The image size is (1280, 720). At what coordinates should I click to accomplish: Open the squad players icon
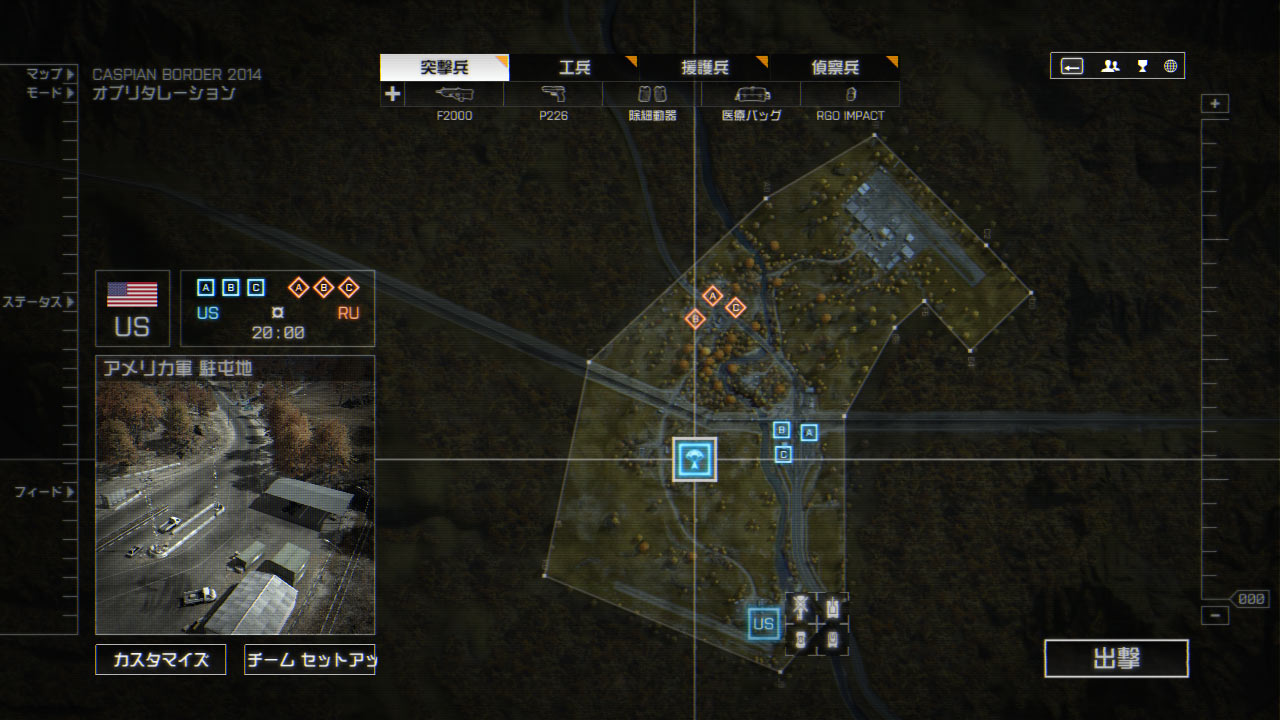click(x=1110, y=67)
